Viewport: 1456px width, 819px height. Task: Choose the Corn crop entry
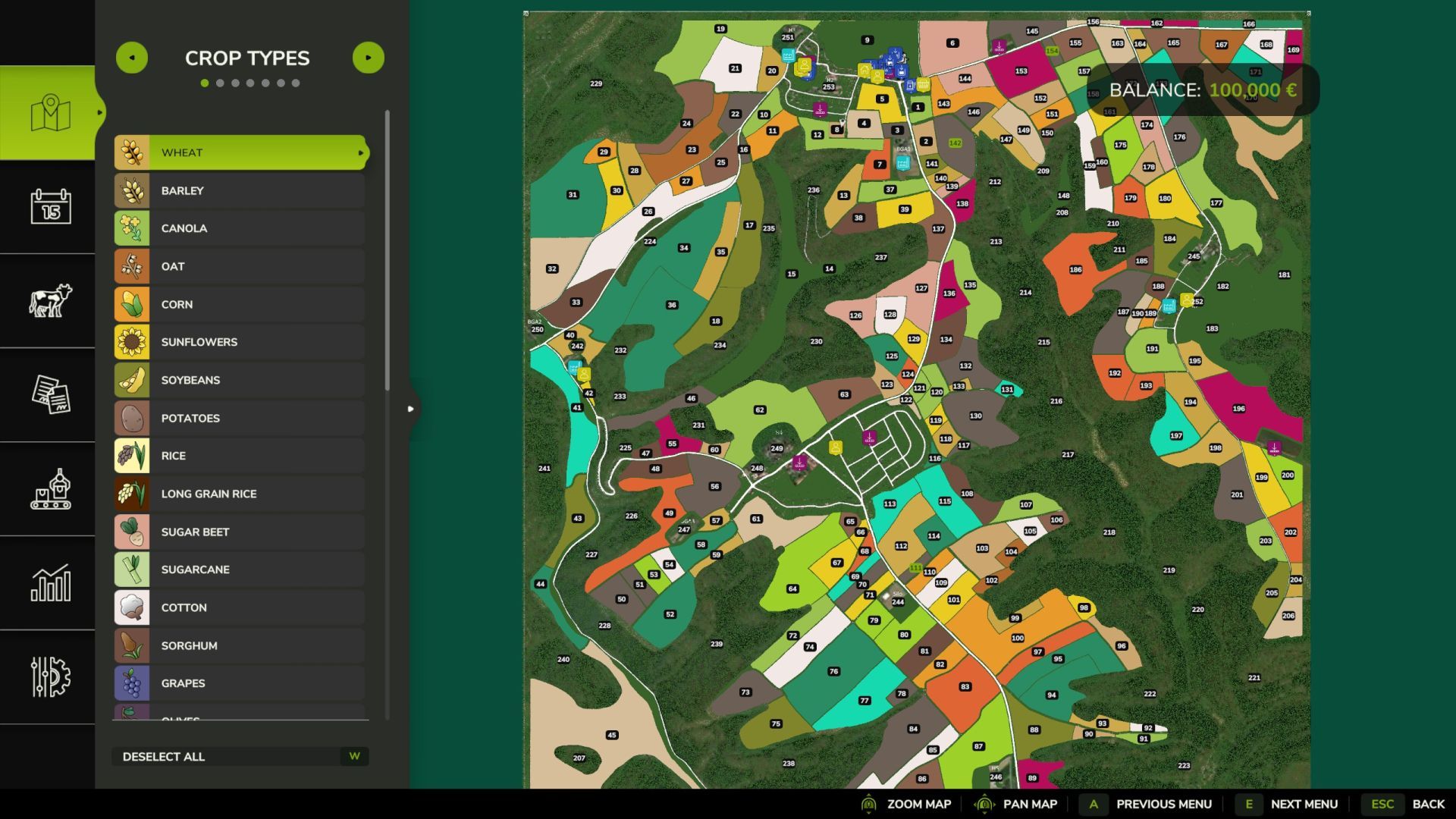click(x=240, y=304)
